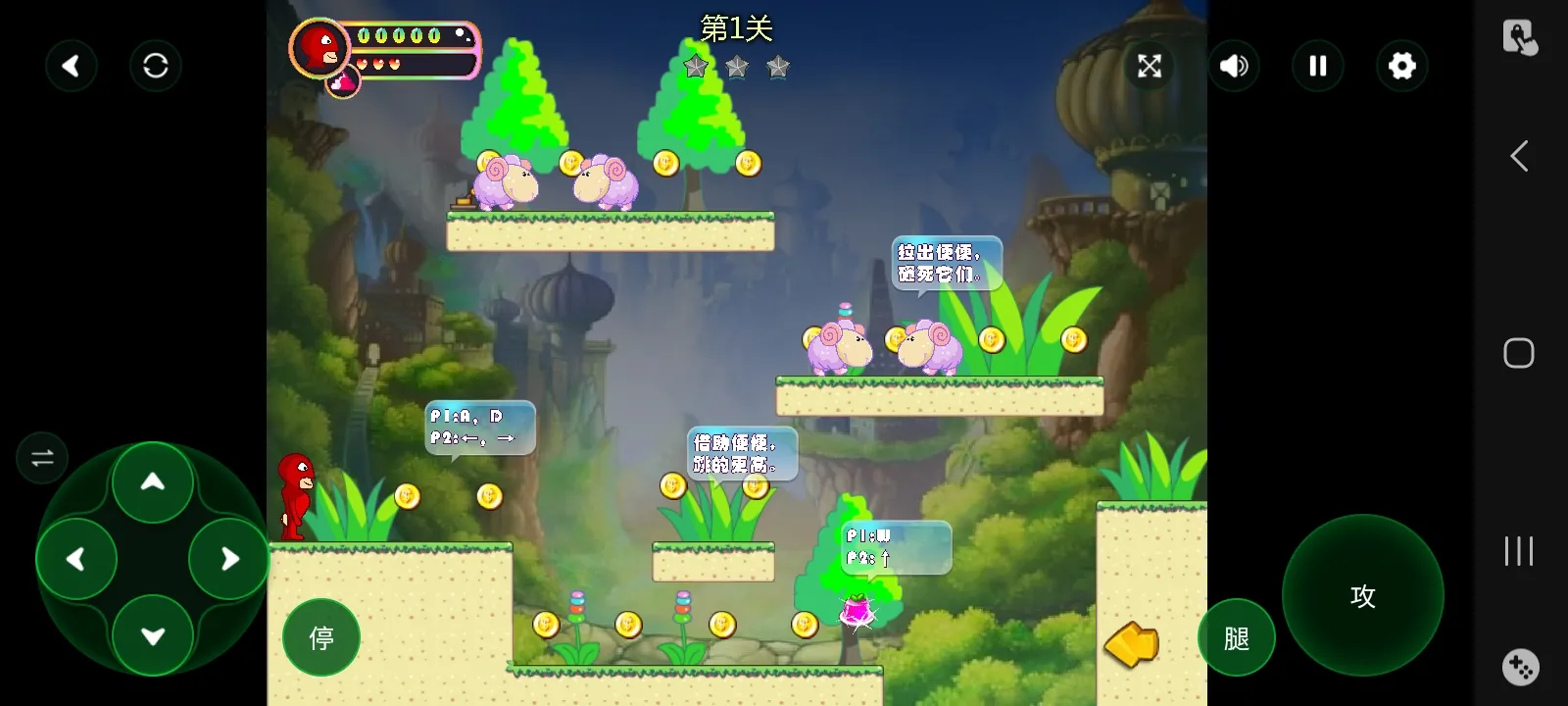Viewport: 1568px width, 706px height.
Task: Tap the D-pad right arrow
Action: pos(229,559)
